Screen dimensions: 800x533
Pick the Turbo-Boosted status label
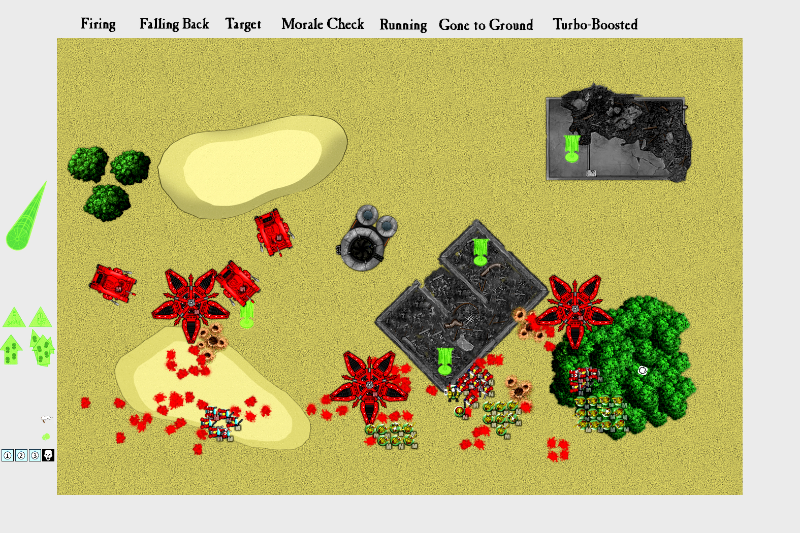[595, 25]
